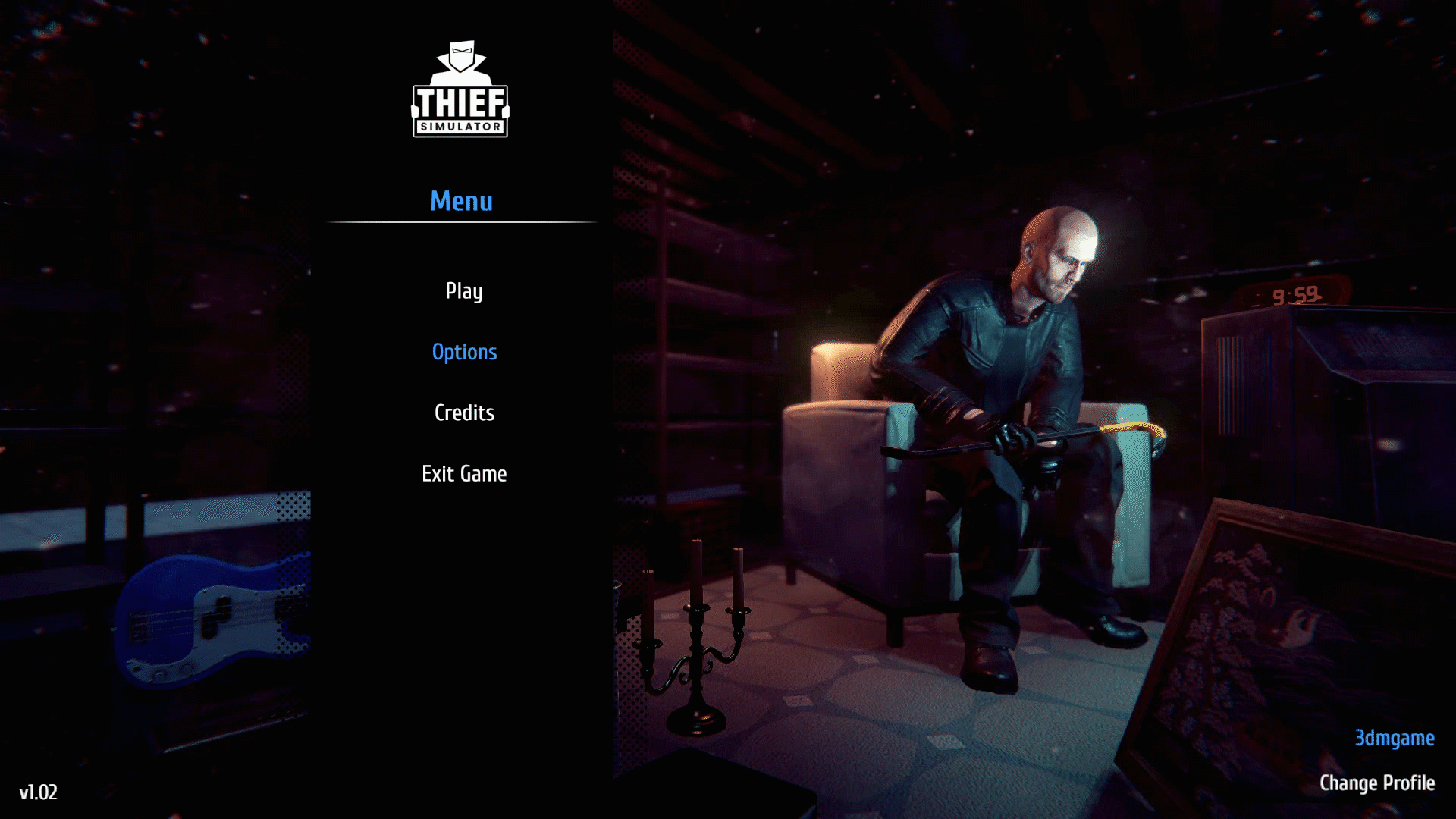1456x819 pixels.
Task: Click Change Profile
Action: pyautogui.click(x=1376, y=783)
